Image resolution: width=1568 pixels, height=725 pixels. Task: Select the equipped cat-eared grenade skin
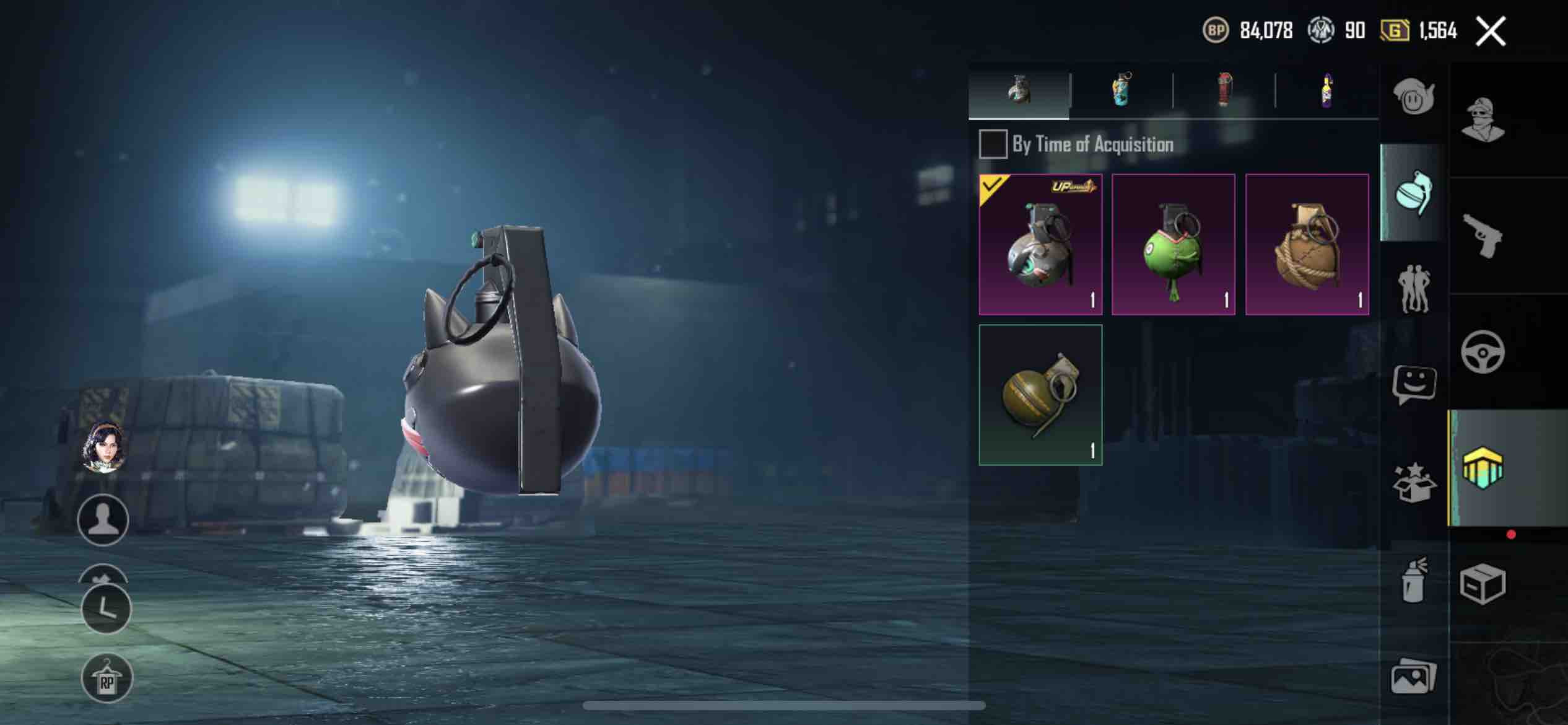[1040, 244]
